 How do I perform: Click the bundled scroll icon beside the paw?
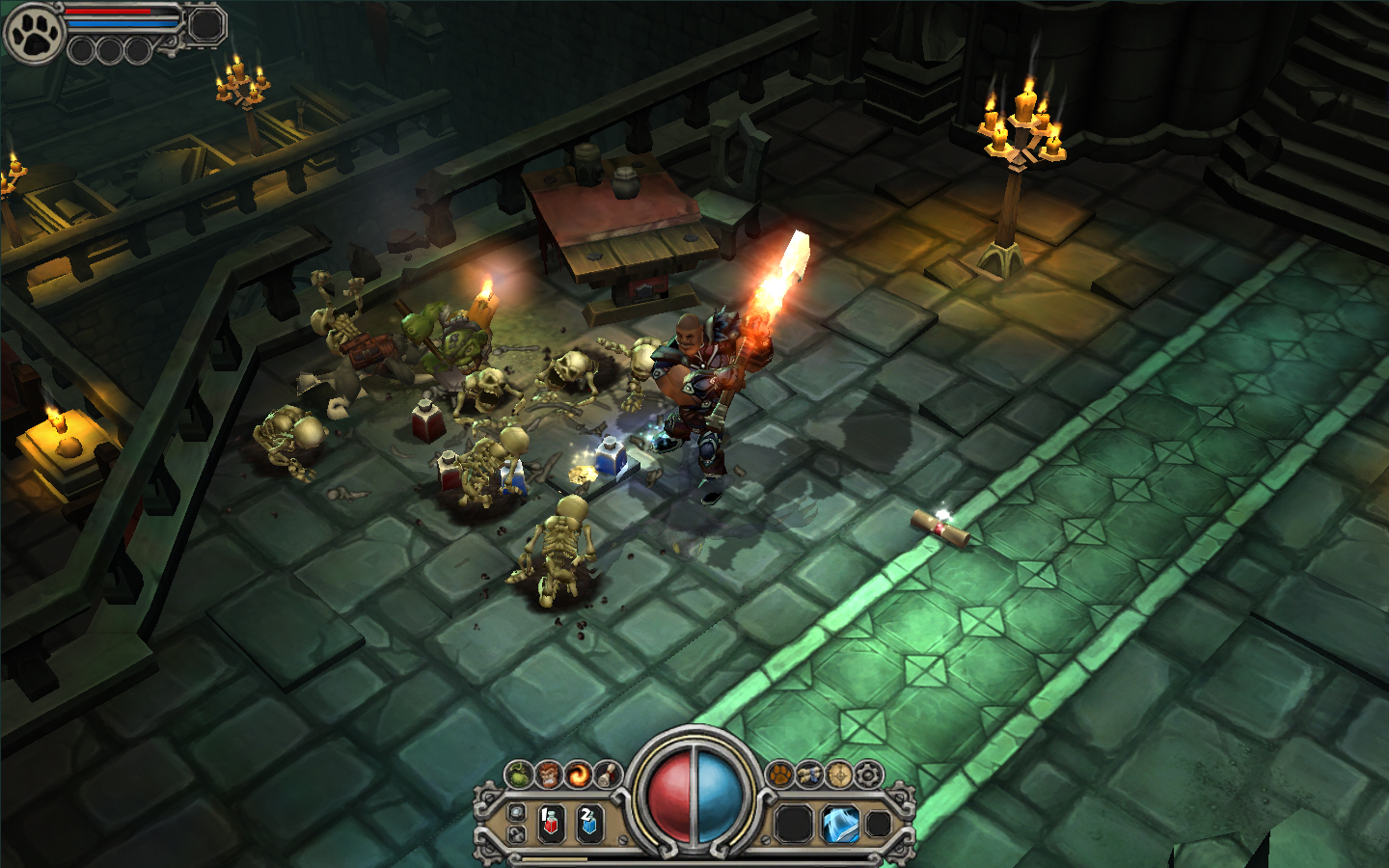810,773
